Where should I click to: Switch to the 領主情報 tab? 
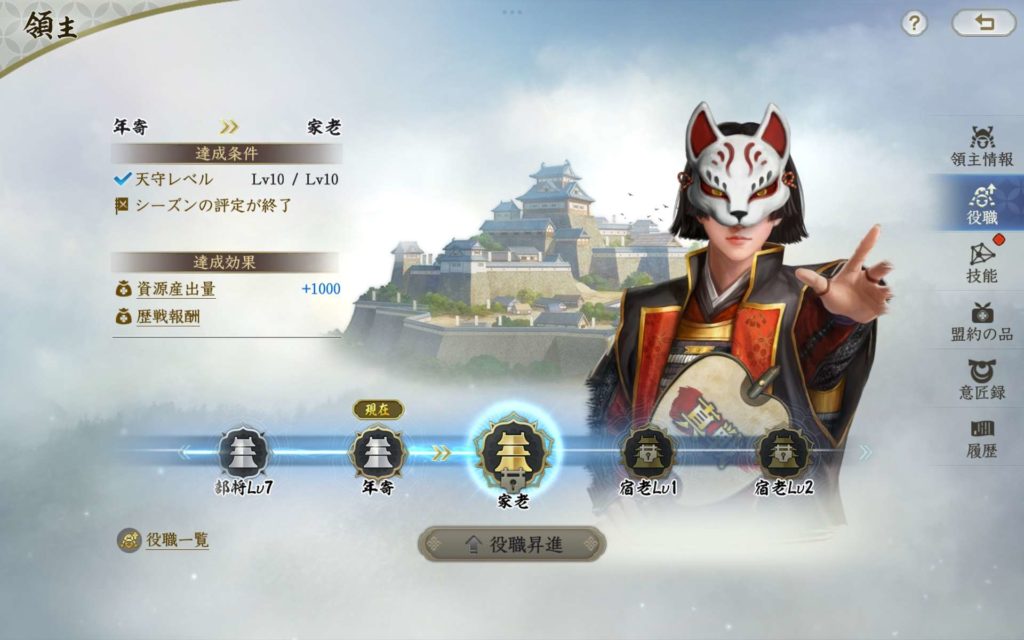(x=981, y=146)
